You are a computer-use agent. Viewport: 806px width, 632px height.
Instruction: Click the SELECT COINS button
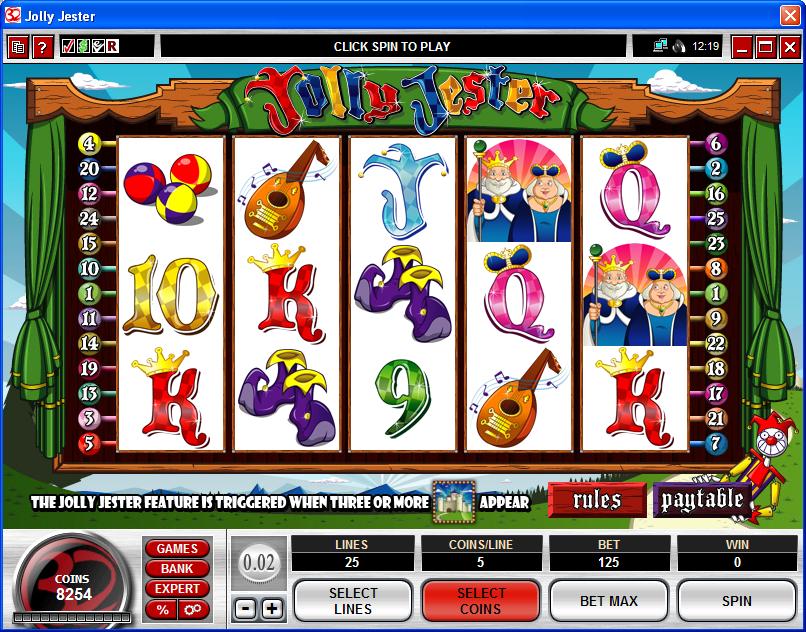click(x=481, y=601)
